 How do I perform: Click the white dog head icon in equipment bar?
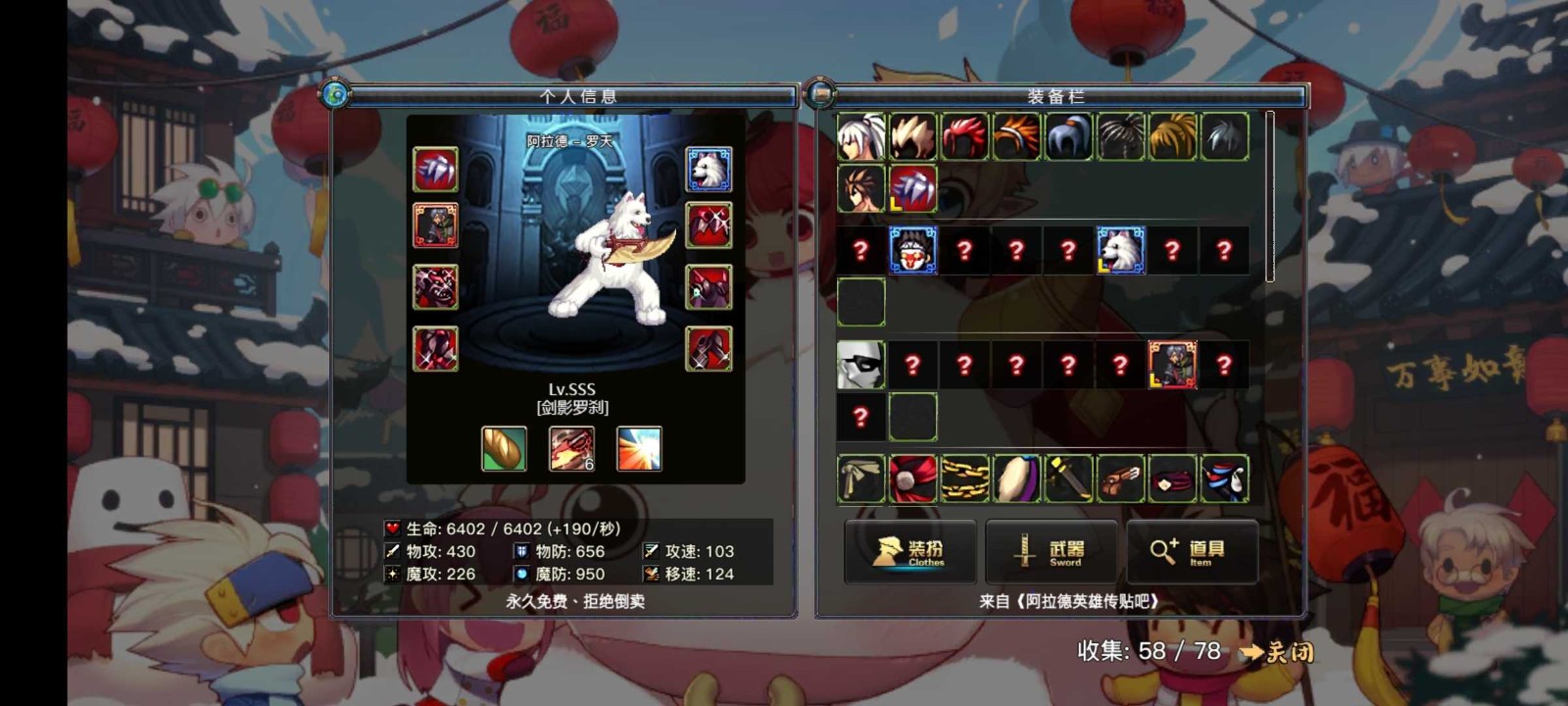[1120, 250]
